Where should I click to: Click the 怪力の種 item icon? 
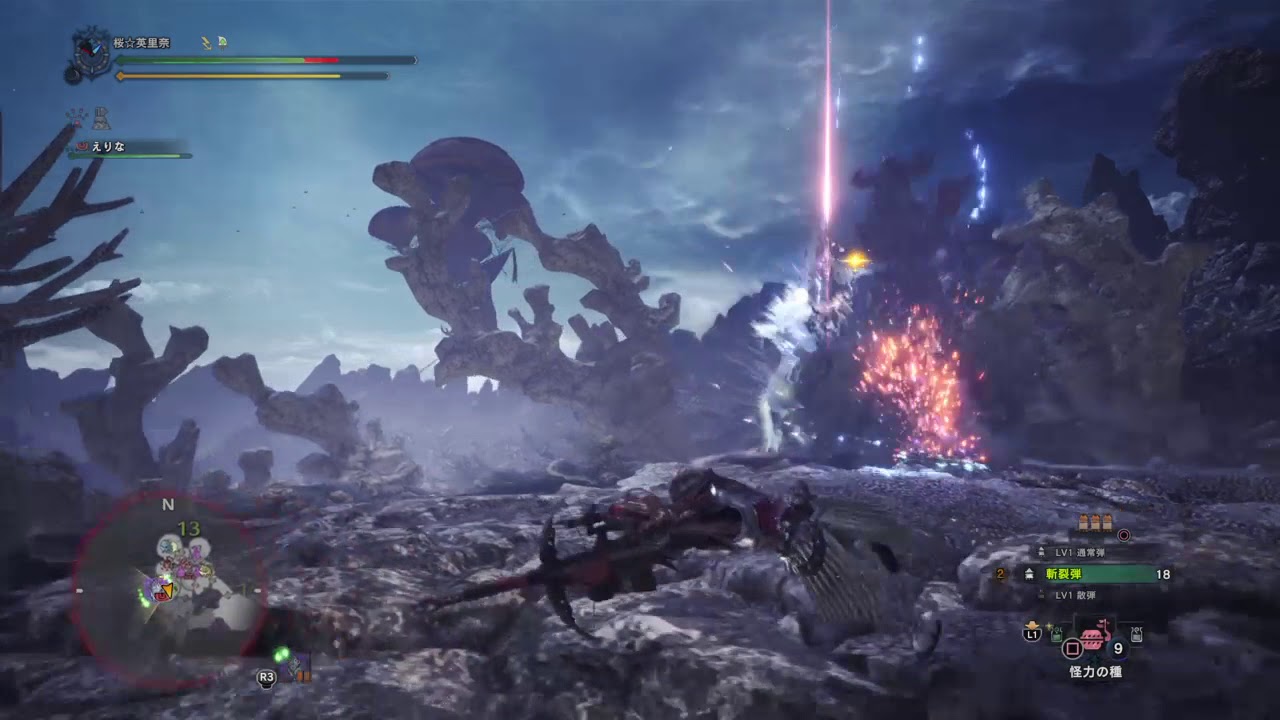point(1094,640)
